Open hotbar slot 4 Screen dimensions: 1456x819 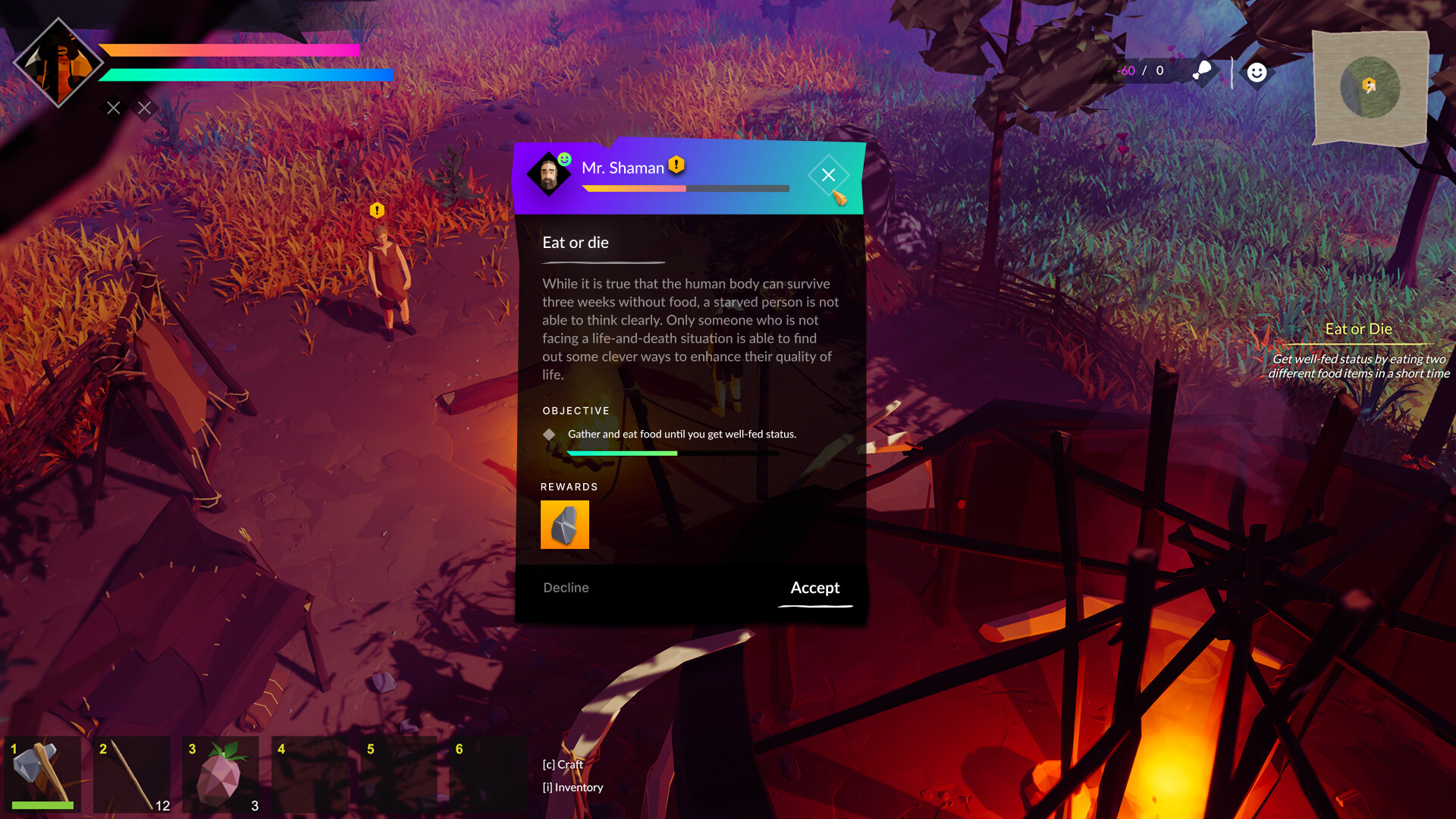[x=309, y=773]
